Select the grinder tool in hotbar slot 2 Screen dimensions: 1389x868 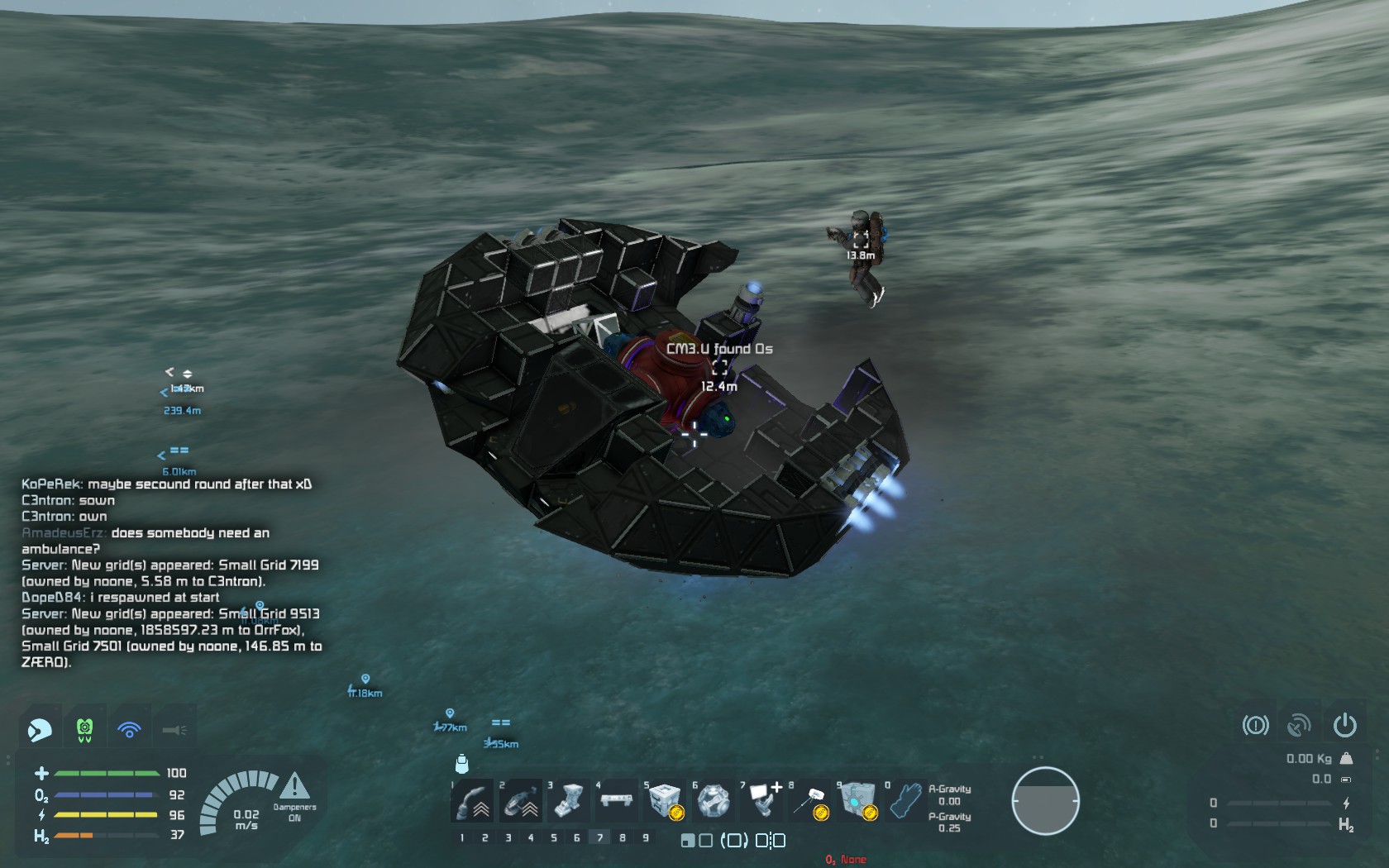coord(521,801)
